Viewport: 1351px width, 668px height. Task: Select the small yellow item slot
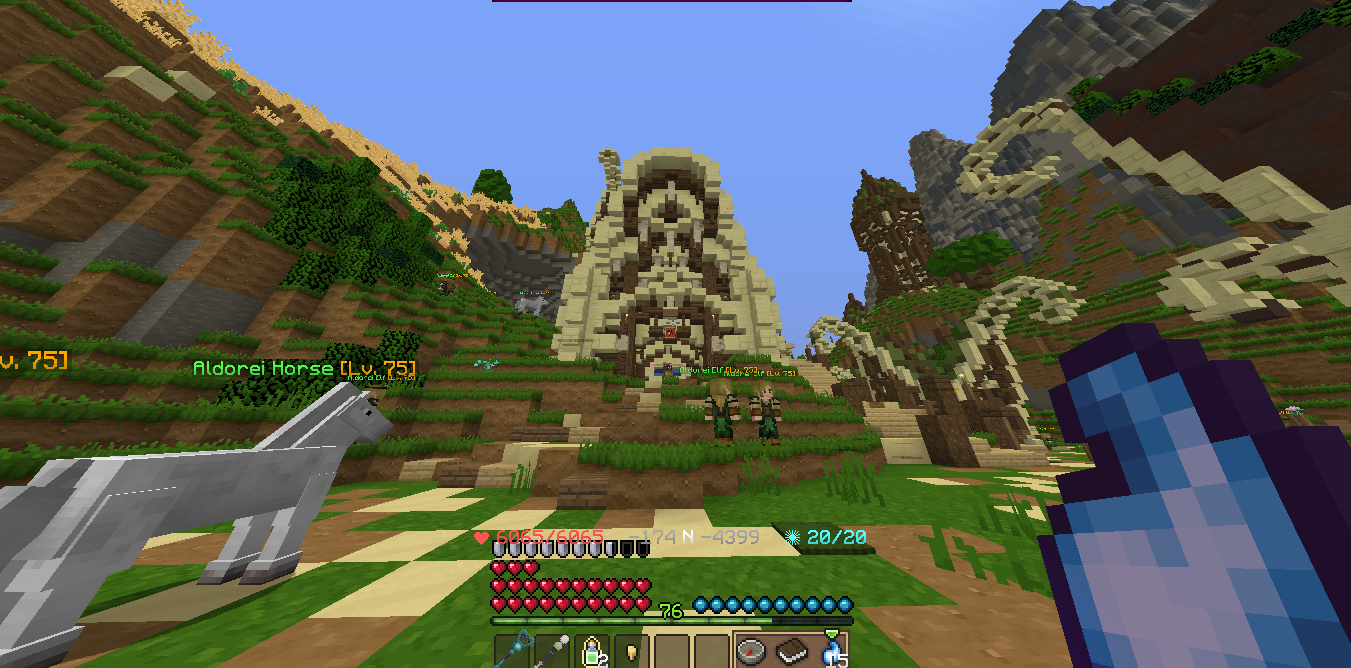pyautogui.click(x=632, y=651)
